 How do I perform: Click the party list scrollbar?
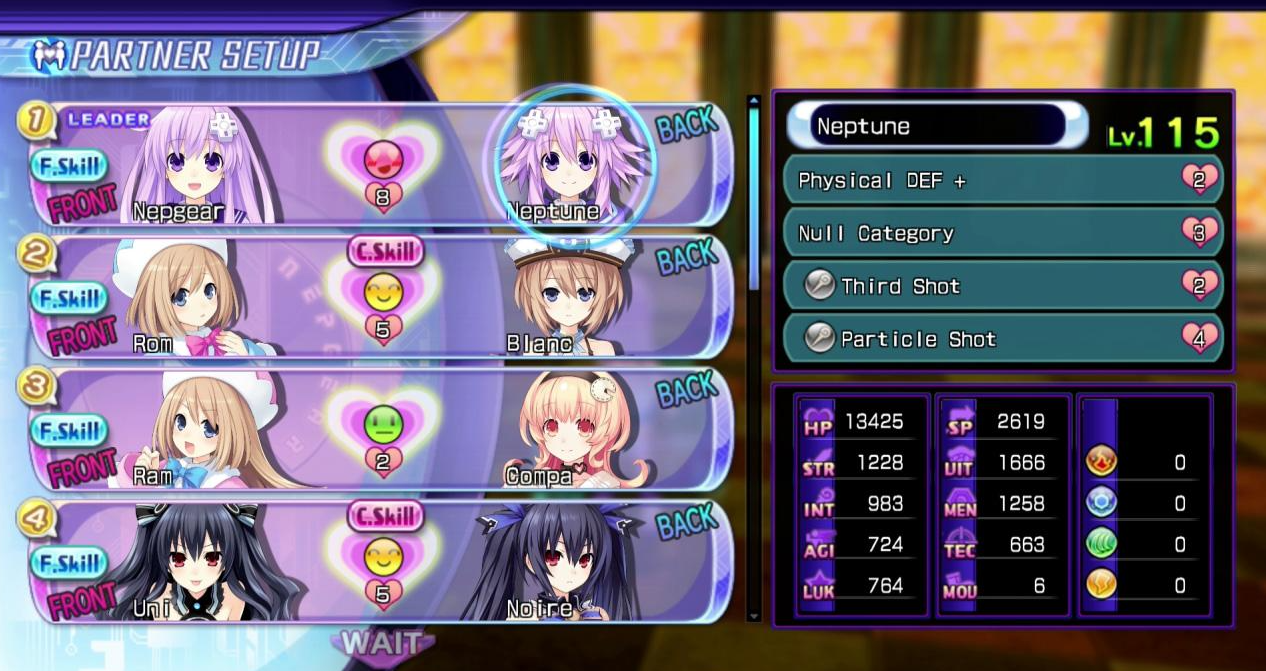tap(754, 200)
